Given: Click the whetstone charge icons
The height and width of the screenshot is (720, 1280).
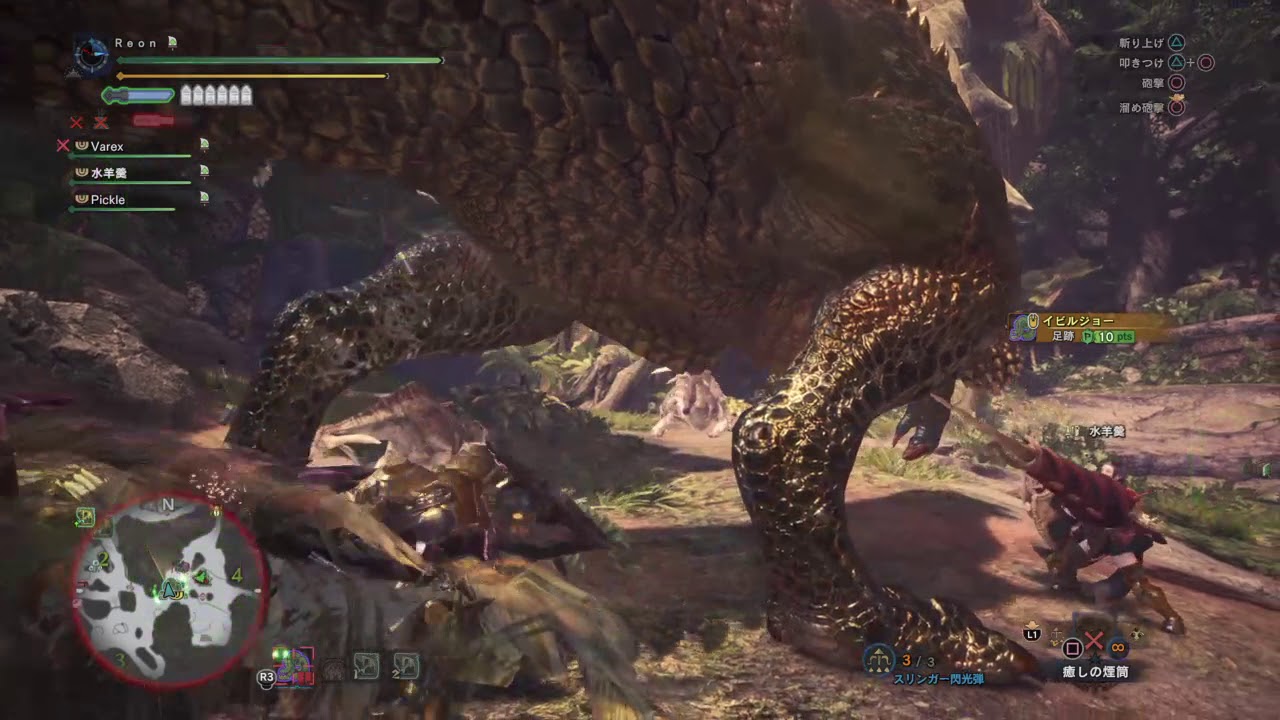Looking at the screenshot, I should coord(215,93).
